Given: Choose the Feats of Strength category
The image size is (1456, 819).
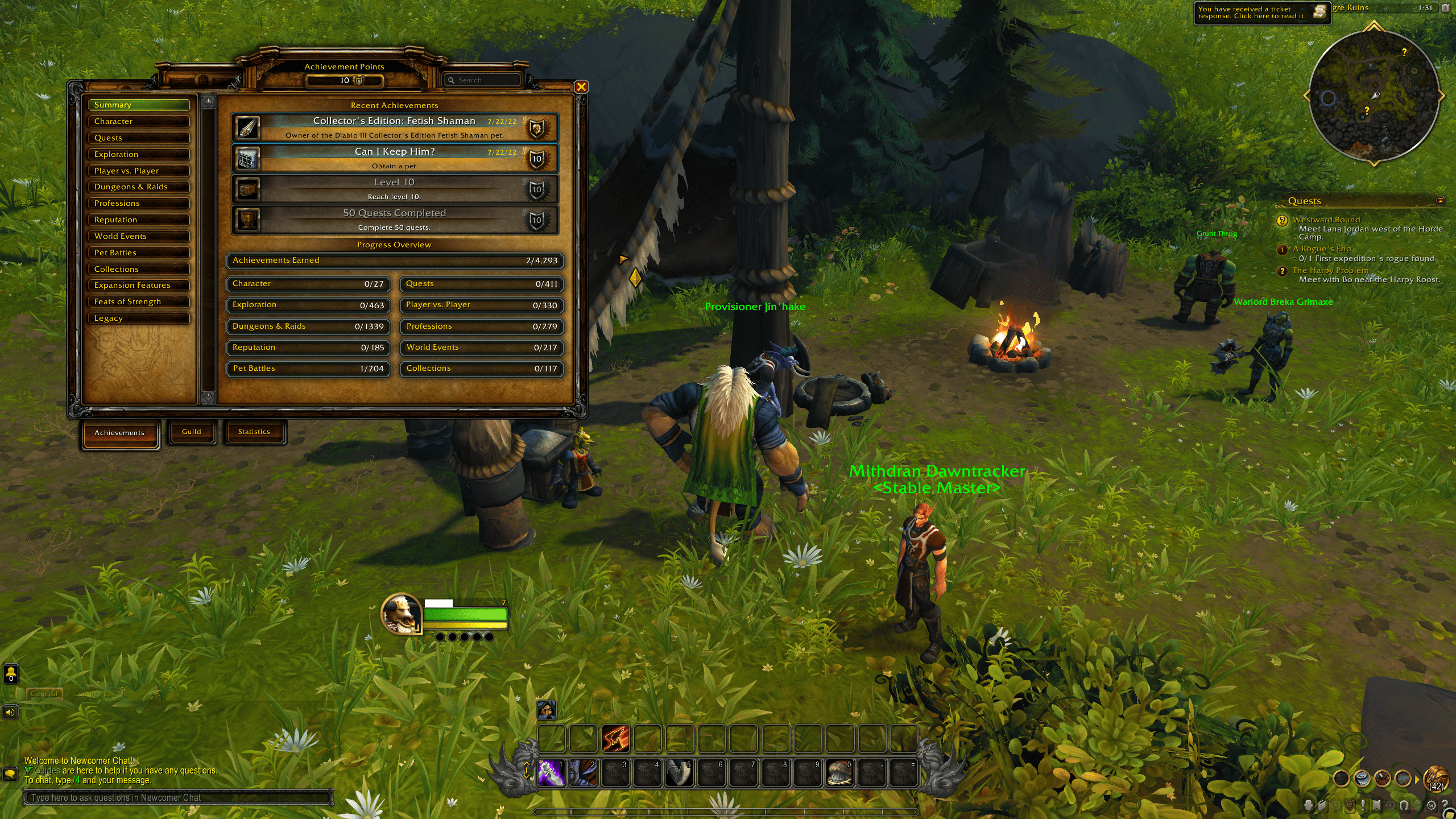Looking at the screenshot, I should 138,301.
